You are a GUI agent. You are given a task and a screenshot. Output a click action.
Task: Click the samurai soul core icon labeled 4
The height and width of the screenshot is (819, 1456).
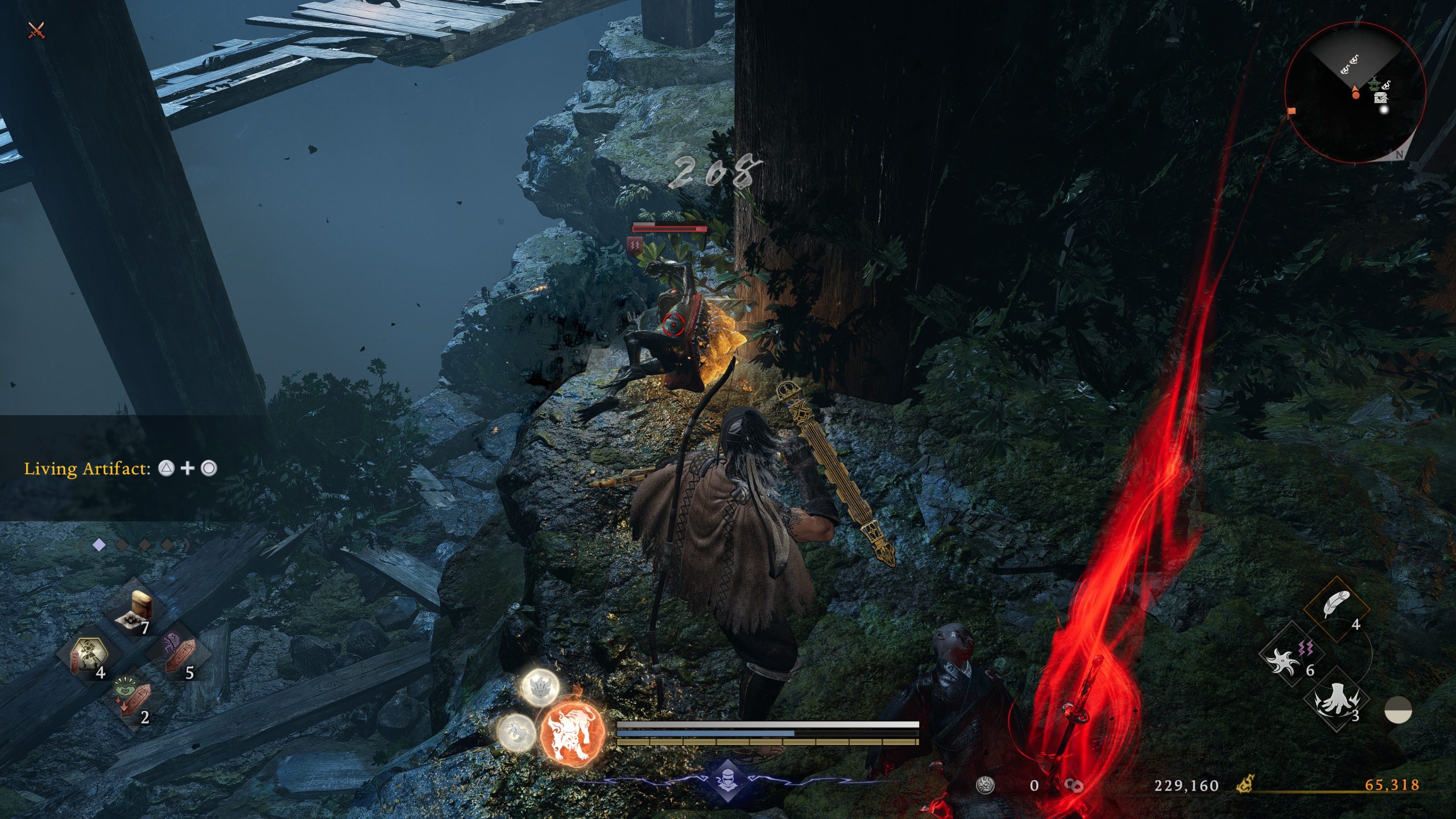click(x=88, y=653)
